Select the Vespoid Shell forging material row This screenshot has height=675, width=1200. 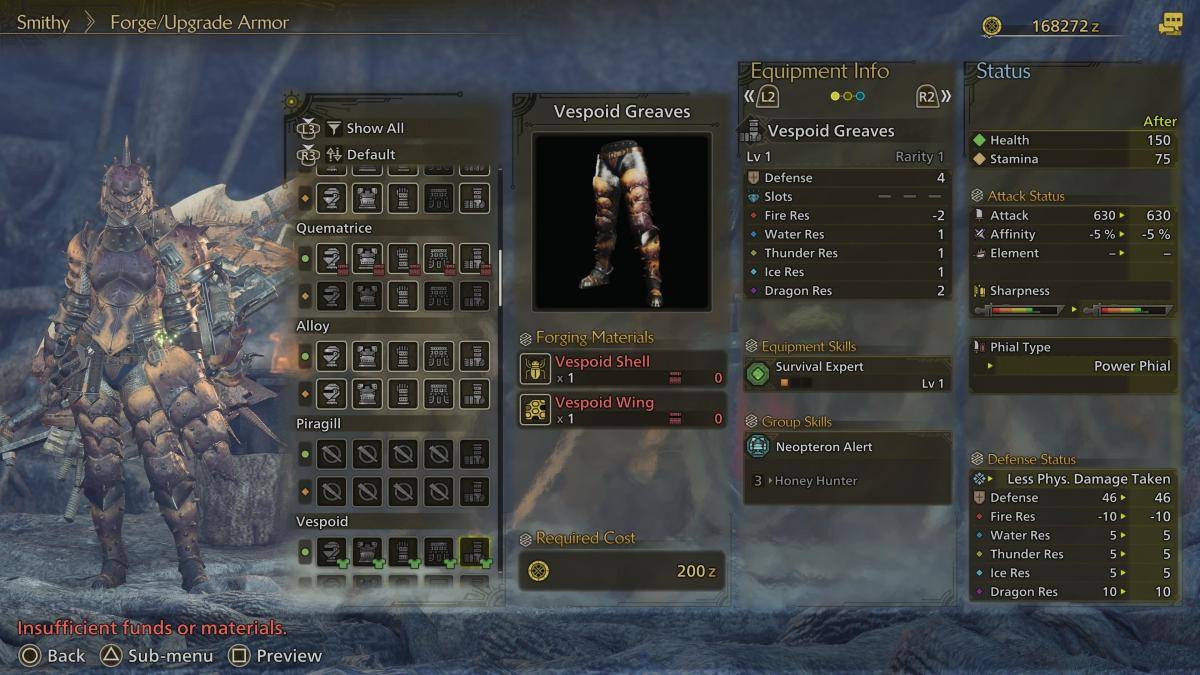[622, 369]
